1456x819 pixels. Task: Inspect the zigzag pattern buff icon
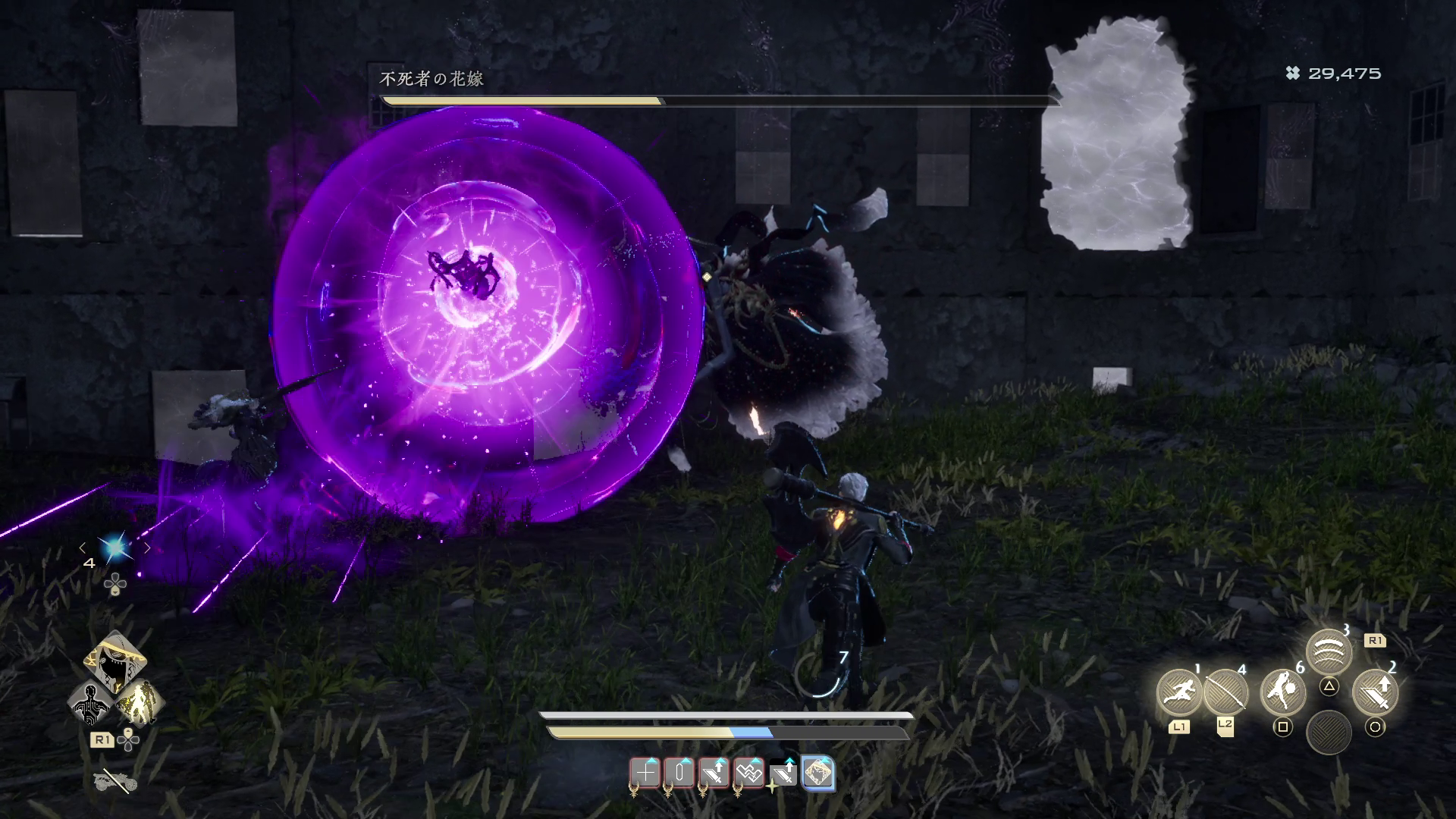(x=748, y=773)
